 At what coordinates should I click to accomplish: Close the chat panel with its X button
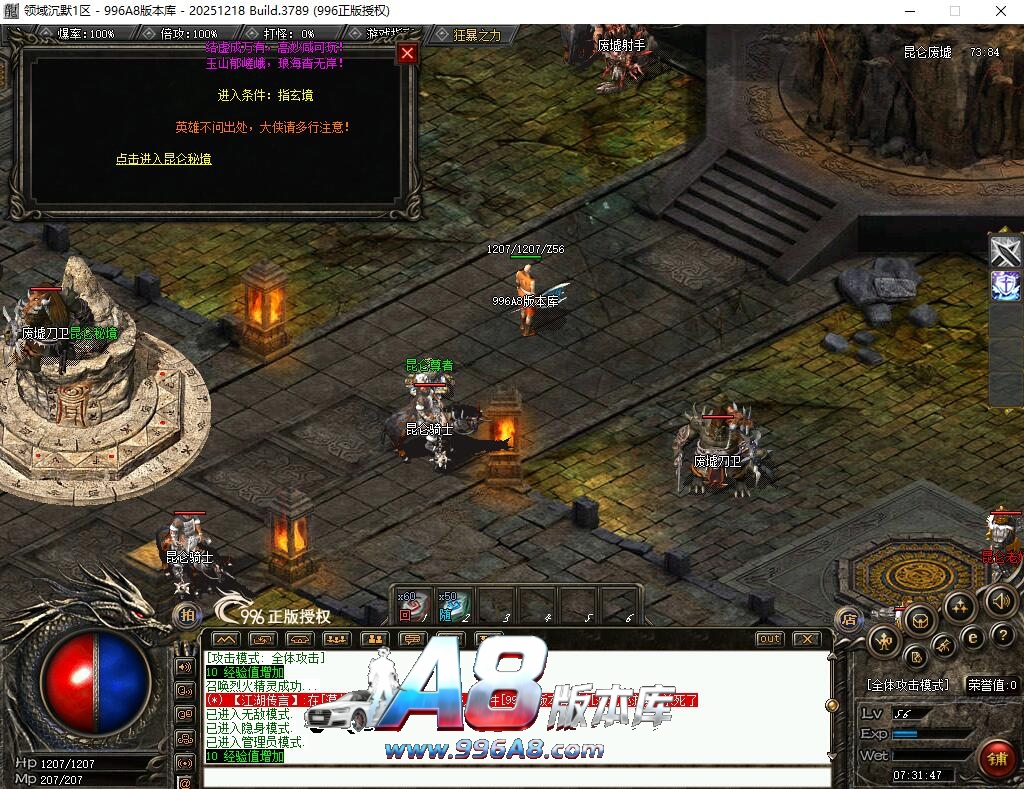(x=806, y=639)
